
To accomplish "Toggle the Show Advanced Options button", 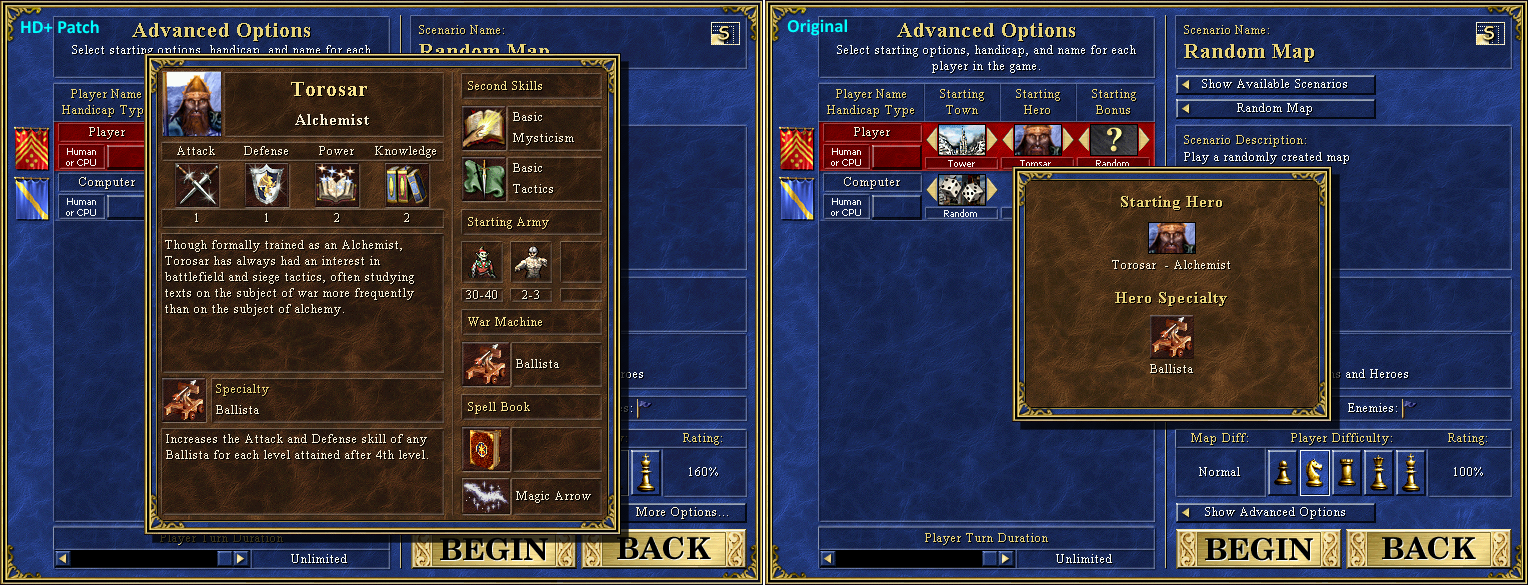I will [1275, 512].
